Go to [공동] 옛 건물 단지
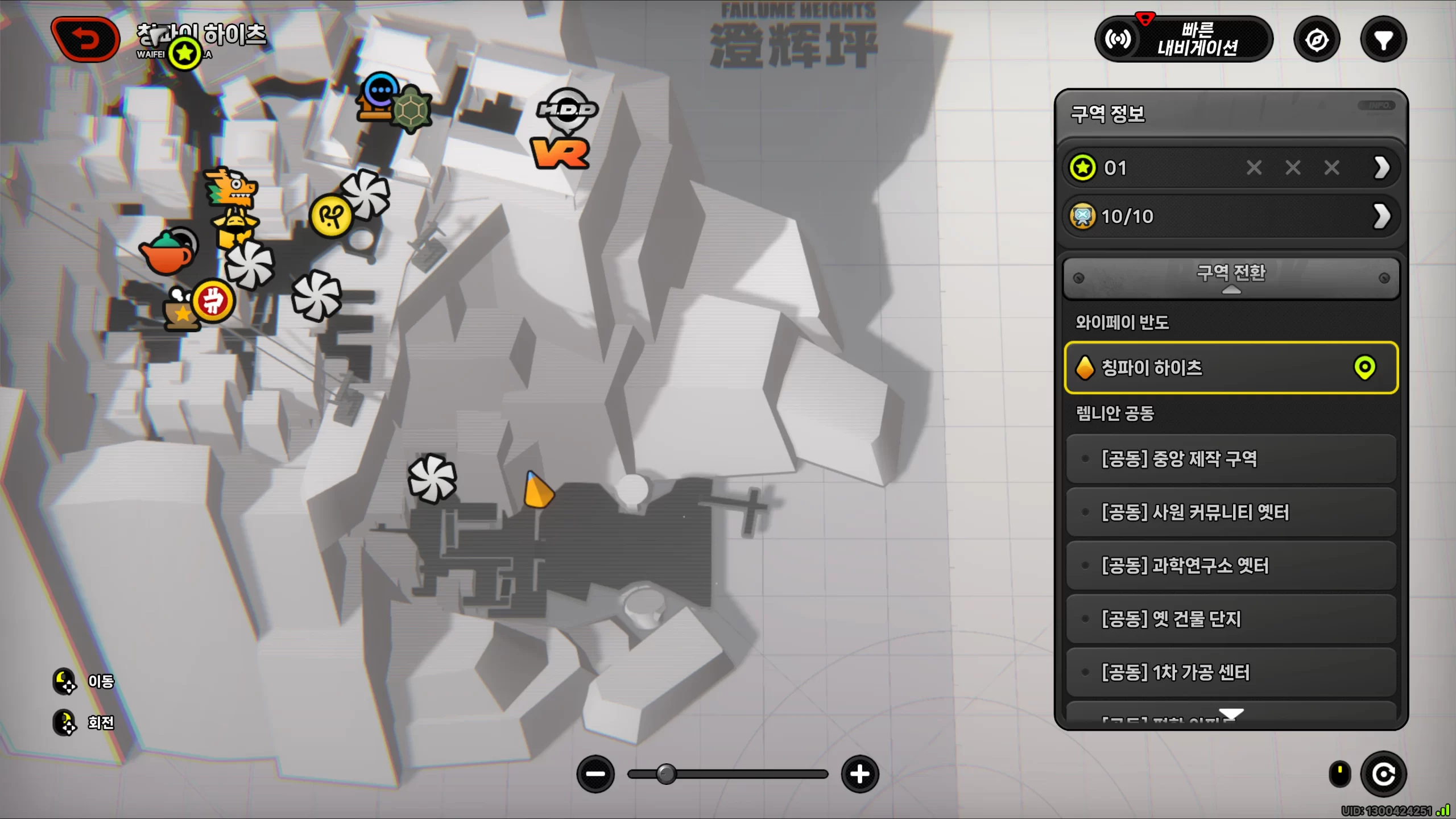1456x819 pixels. coord(1231,619)
